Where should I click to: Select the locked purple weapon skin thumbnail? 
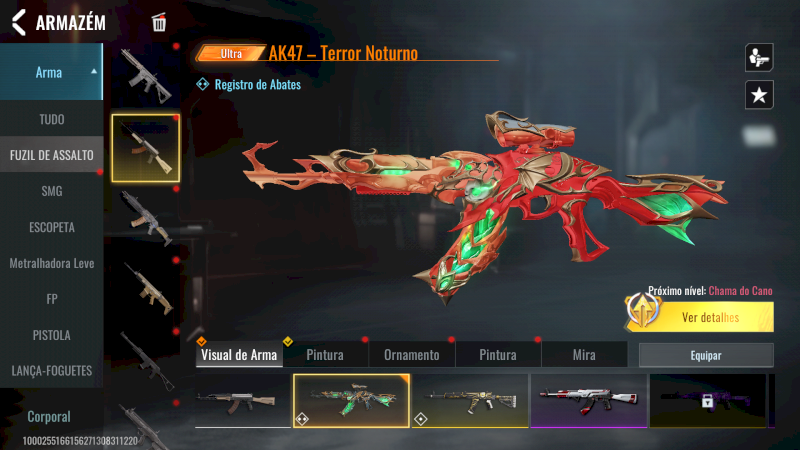tap(707, 400)
